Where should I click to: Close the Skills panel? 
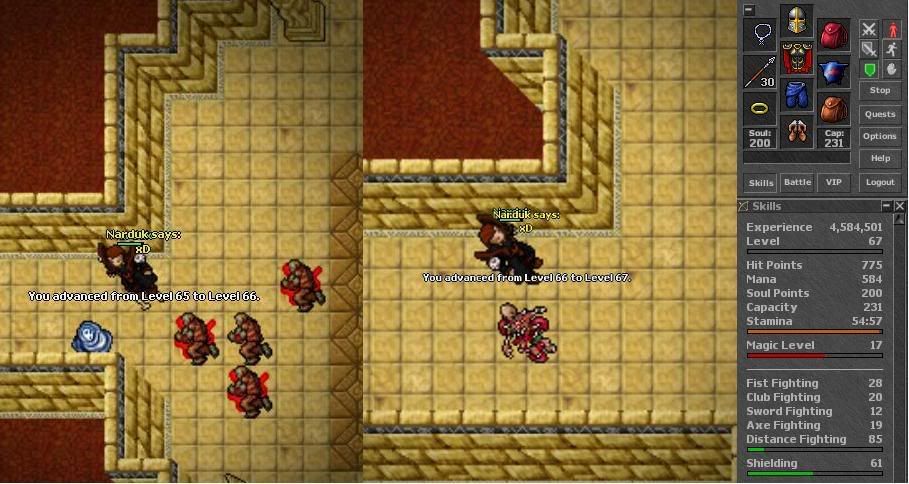point(900,206)
